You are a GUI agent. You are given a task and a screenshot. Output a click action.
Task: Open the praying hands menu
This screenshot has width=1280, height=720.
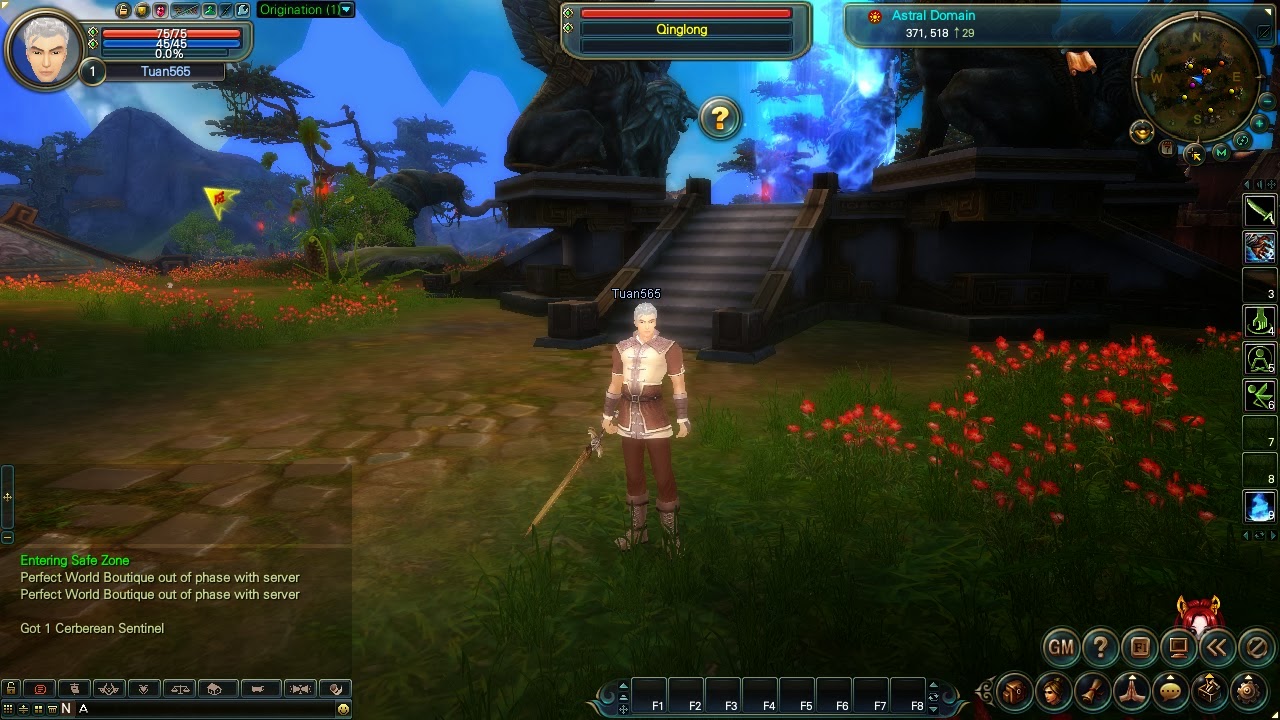pyautogui.click(x=1131, y=691)
